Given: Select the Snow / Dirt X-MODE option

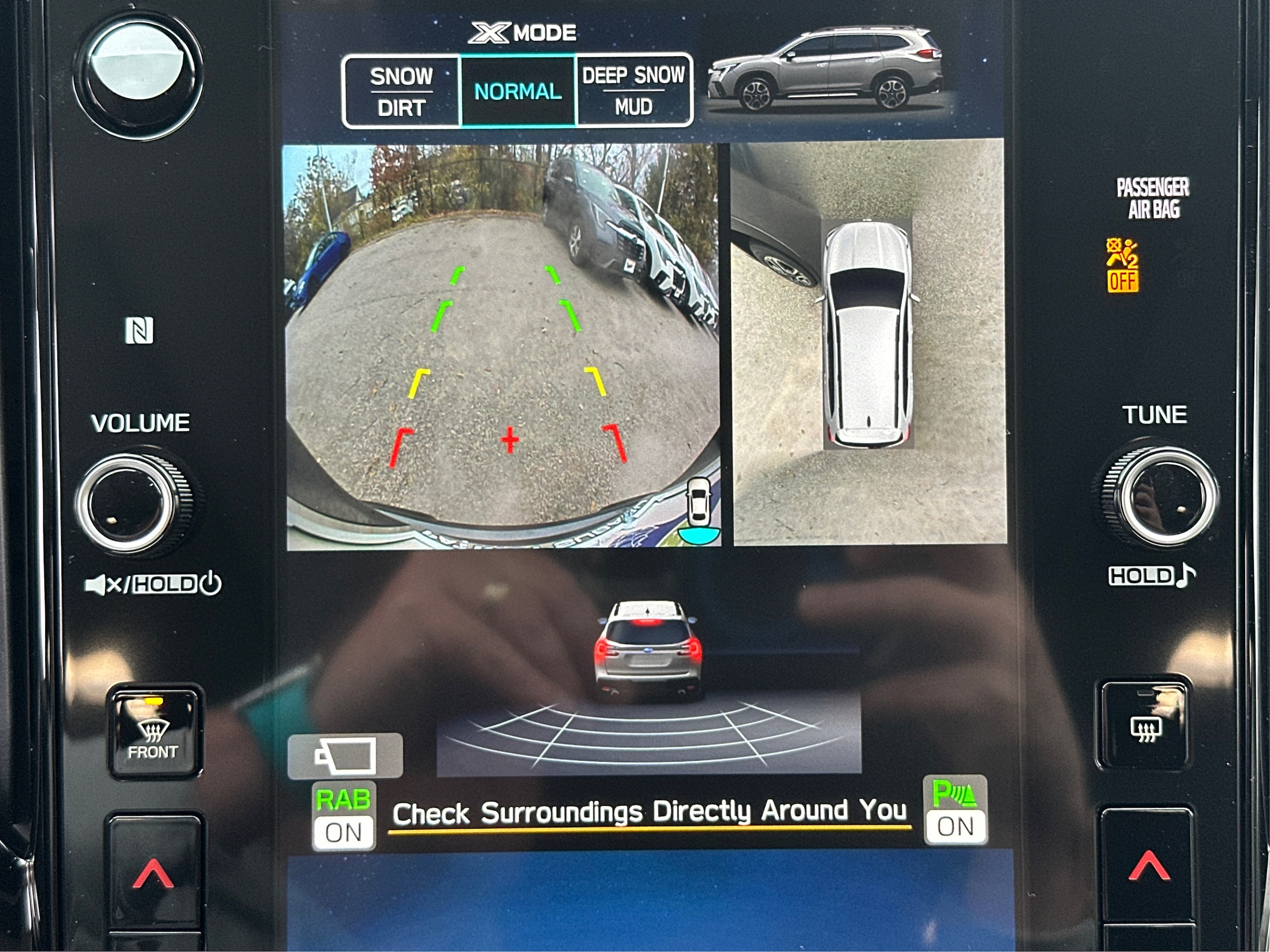Looking at the screenshot, I should tap(401, 91).
